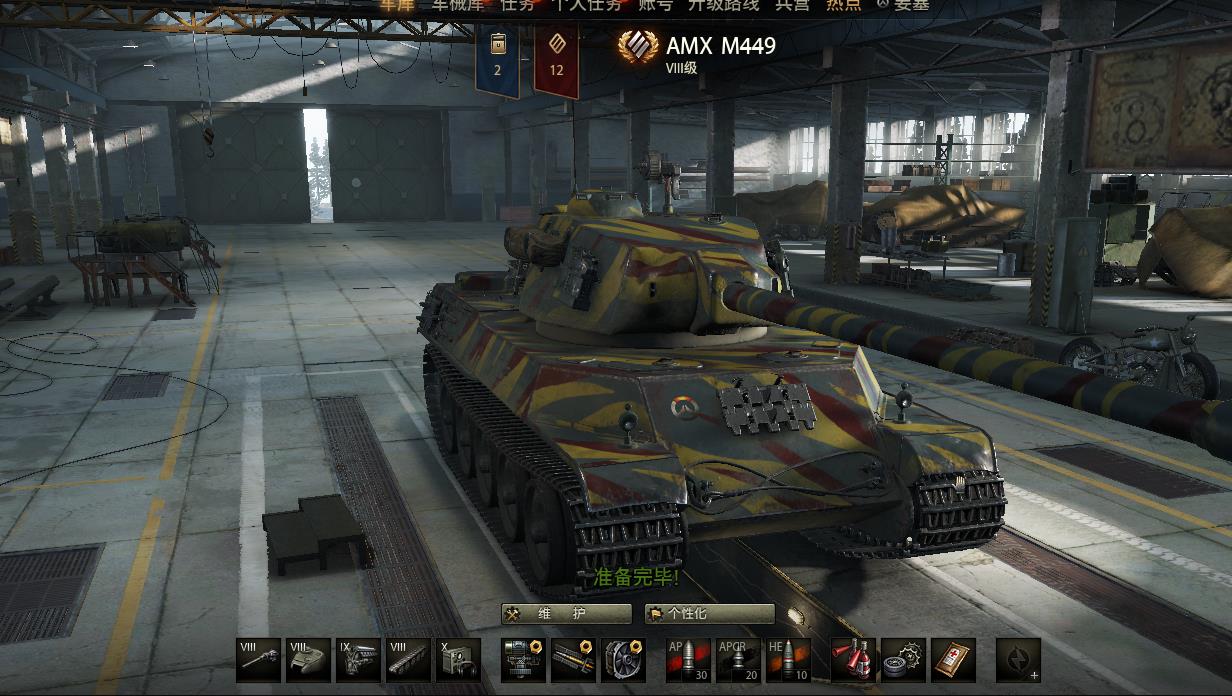Open the 任务 missions tab
Image resolution: width=1232 pixels, height=696 pixels.
click(517, 5)
